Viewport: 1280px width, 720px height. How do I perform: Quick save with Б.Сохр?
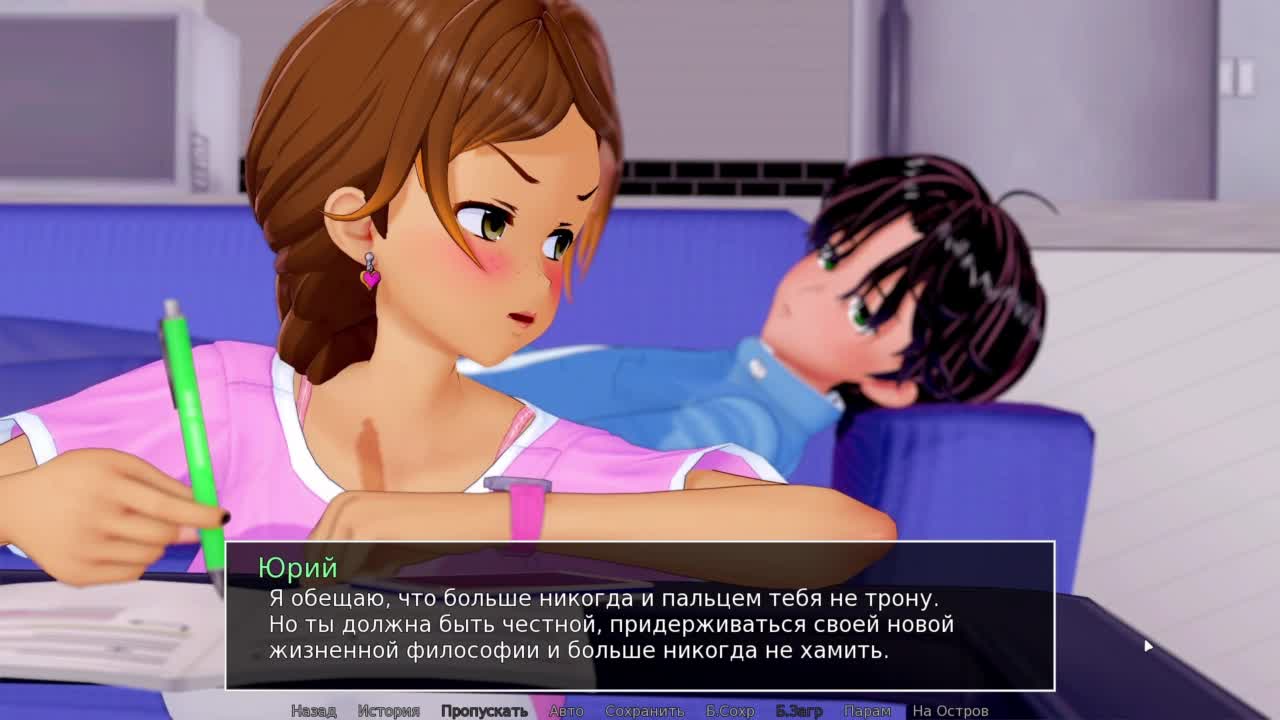tap(730, 711)
